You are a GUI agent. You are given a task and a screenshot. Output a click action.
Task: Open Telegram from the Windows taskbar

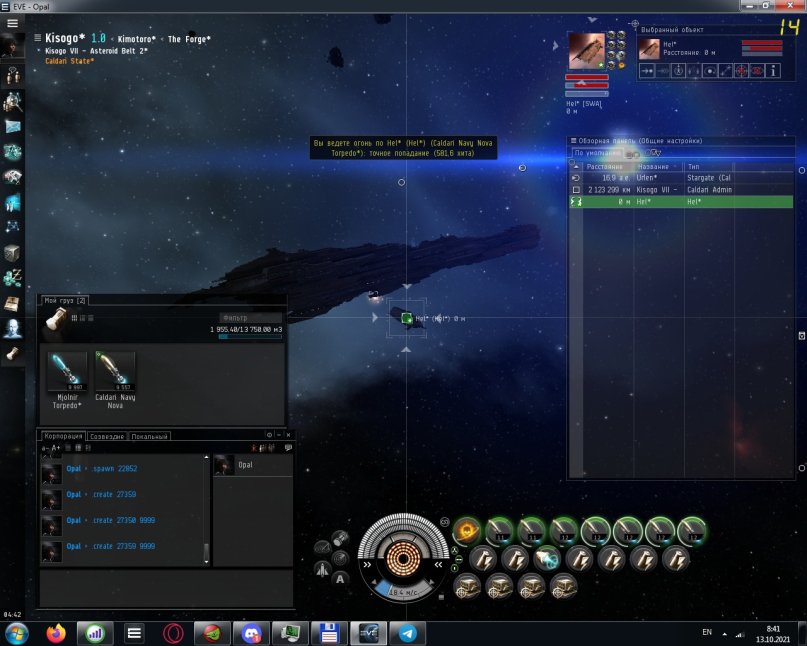(x=407, y=633)
